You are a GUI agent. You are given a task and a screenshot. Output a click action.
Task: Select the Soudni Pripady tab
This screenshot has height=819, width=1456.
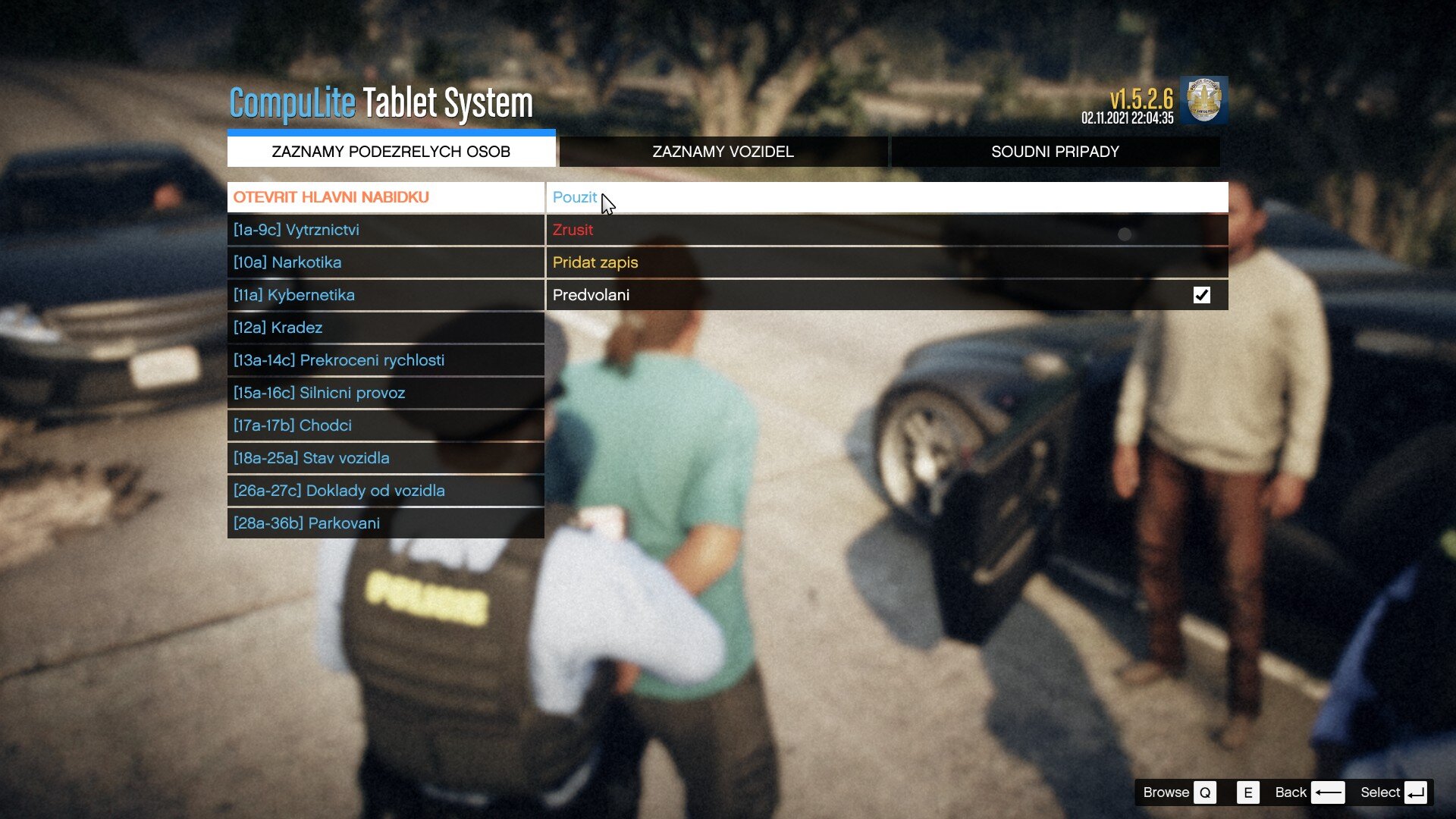[x=1055, y=152]
